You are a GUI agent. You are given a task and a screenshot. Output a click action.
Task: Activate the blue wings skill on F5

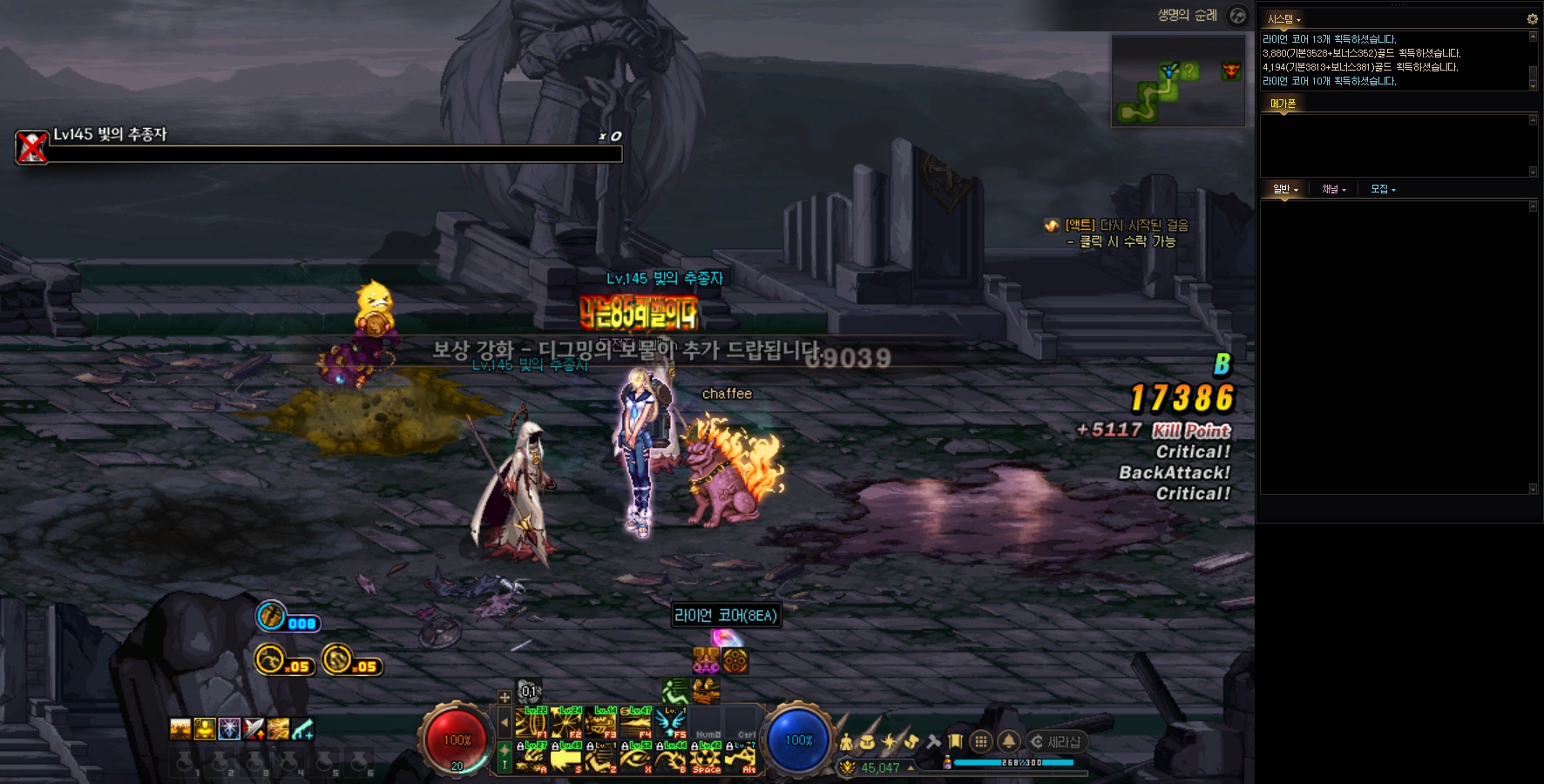pyautogui.click(x=671, y=724)
